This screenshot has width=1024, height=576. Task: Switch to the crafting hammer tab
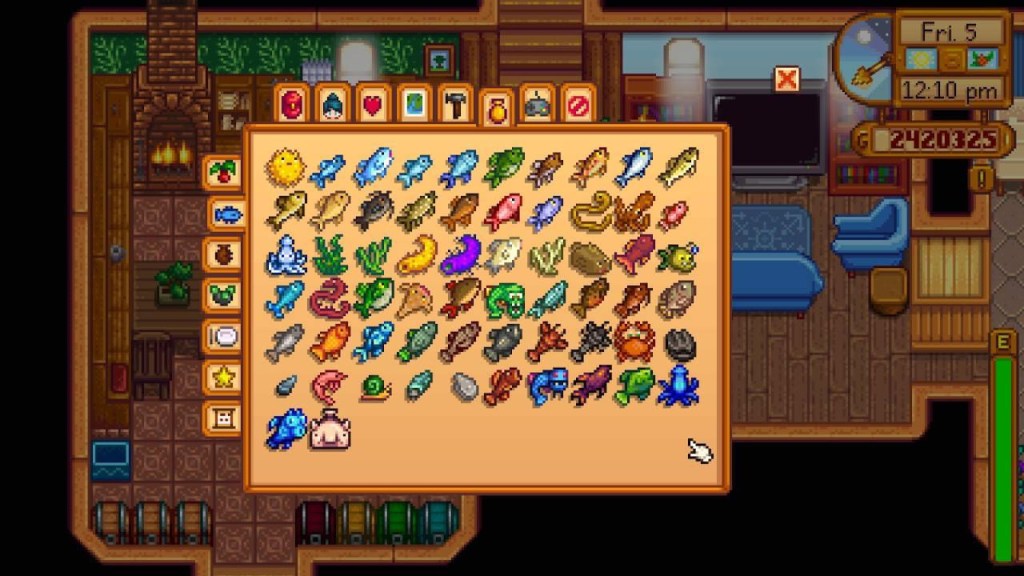(454, 104)
